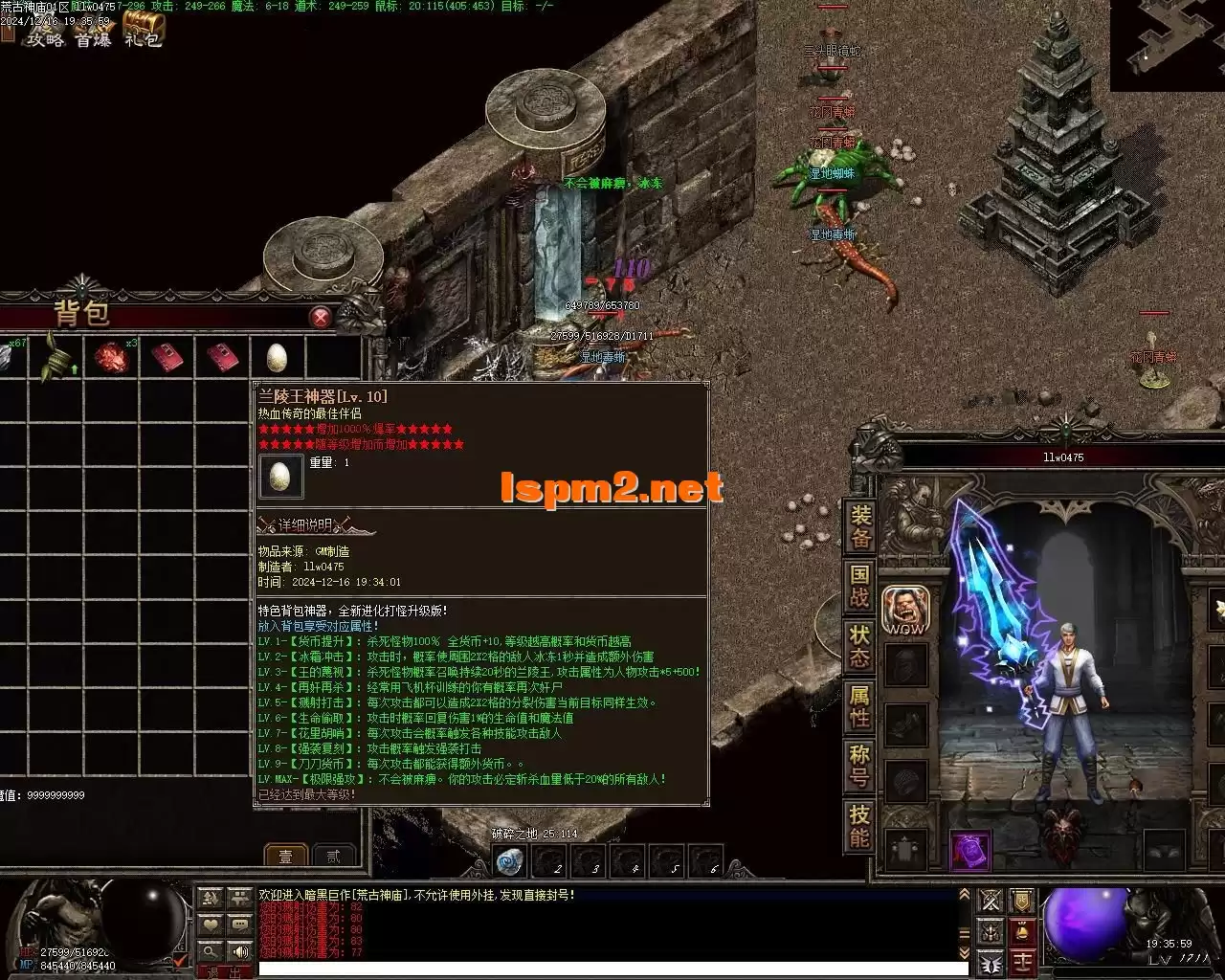
Task: Switch to backpack page 贰
Action: 333,856
